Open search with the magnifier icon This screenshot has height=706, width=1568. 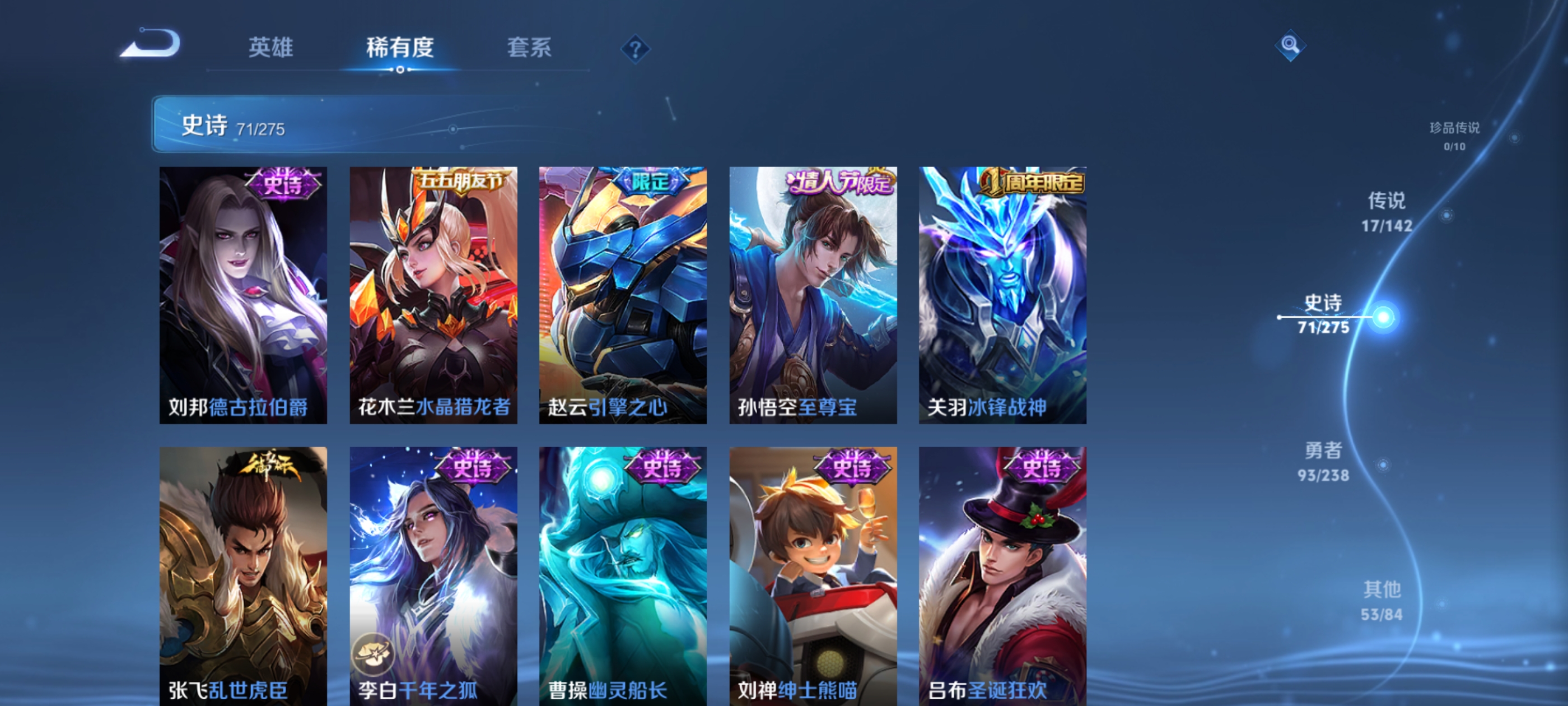(1292, 45)
